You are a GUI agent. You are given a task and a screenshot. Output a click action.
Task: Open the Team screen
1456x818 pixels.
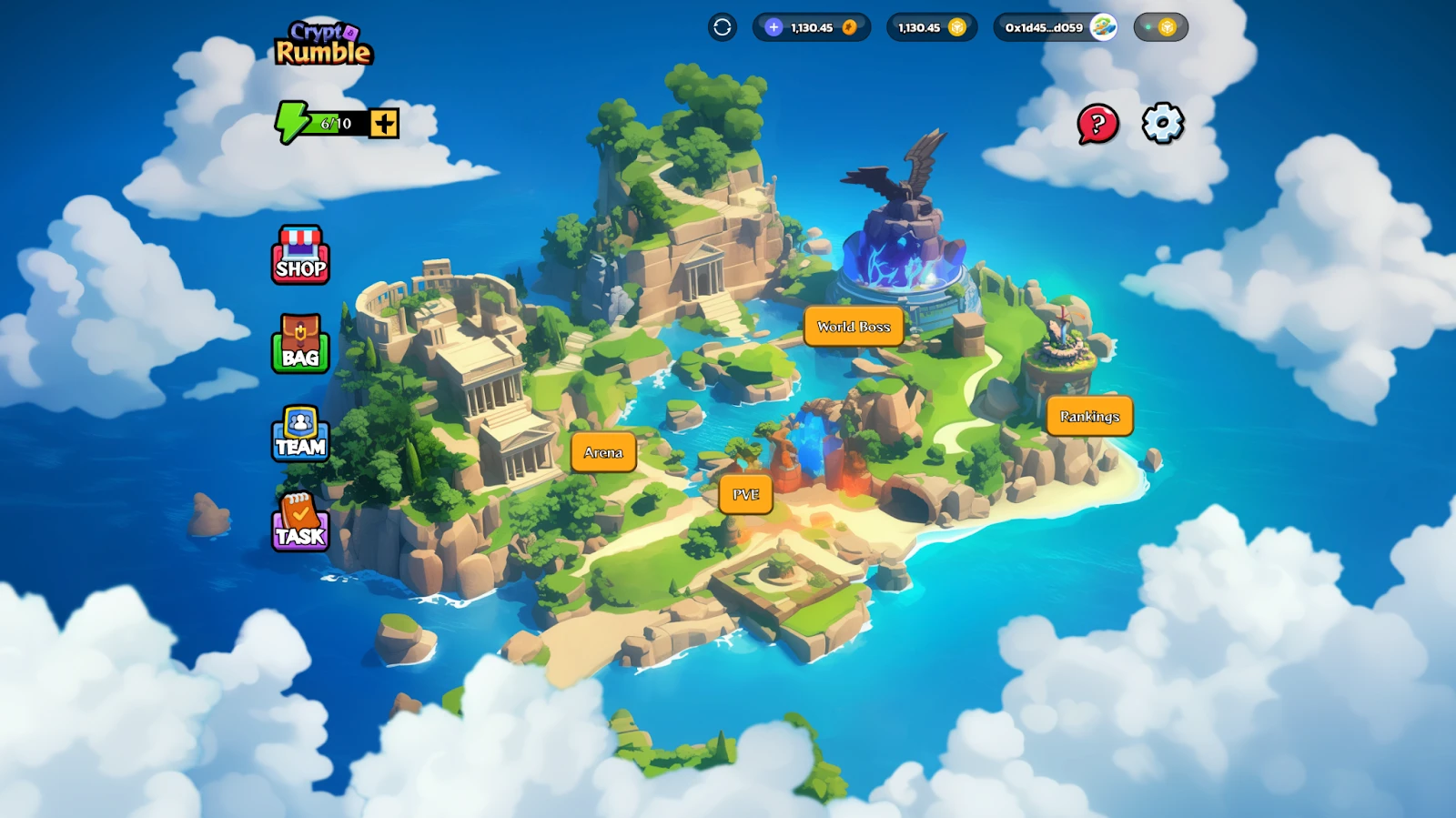tap(300, 434)
